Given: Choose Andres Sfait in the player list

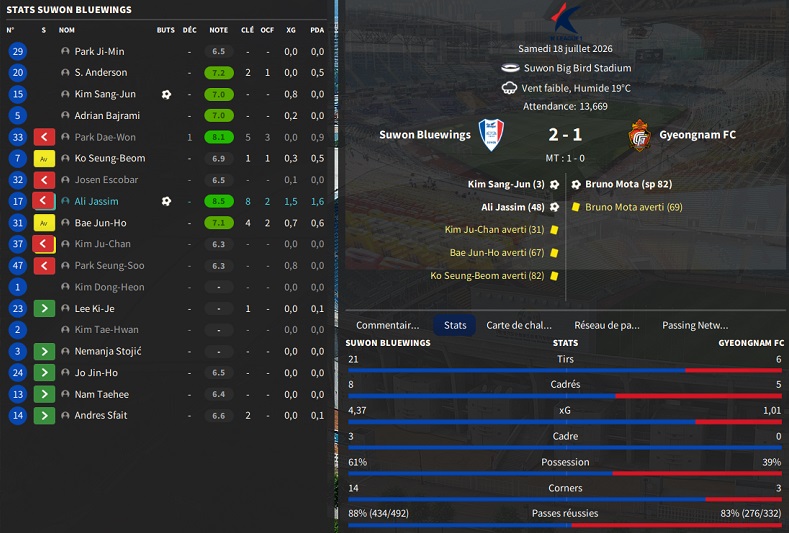Looking at the screenshot, I should (x=100, y=415).
